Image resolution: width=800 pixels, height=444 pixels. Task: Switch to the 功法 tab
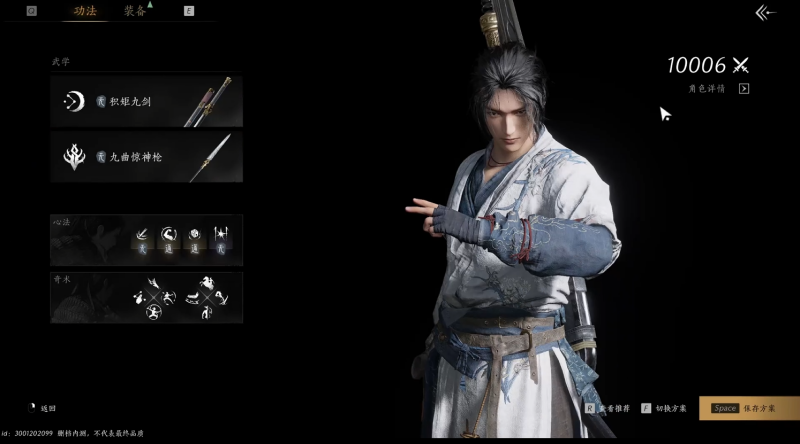pyautogui.click(x=84, y=12)
